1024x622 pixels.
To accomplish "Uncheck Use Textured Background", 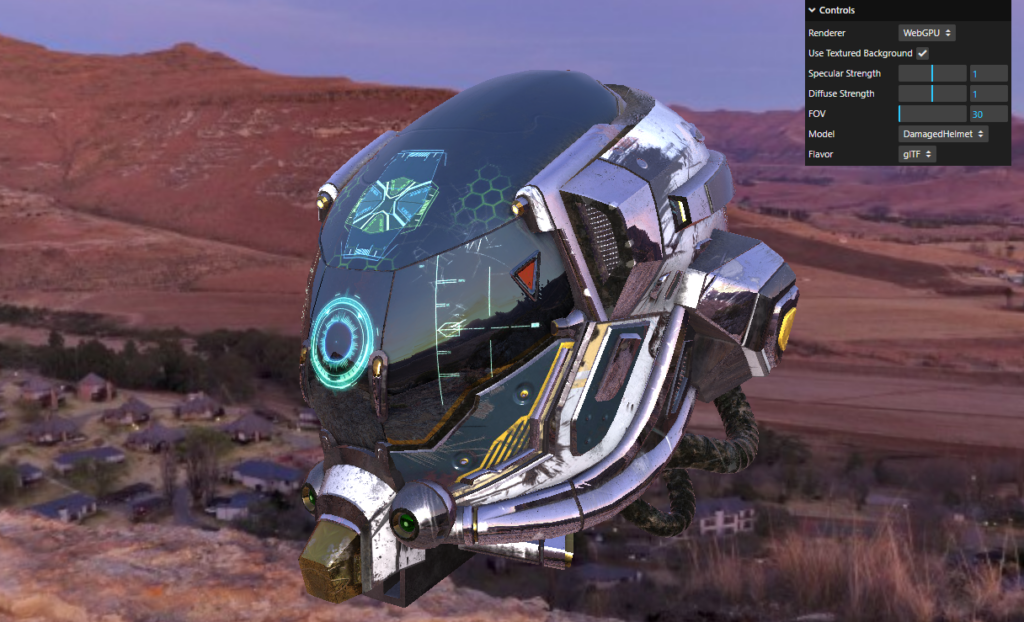I will click(922, 53).
